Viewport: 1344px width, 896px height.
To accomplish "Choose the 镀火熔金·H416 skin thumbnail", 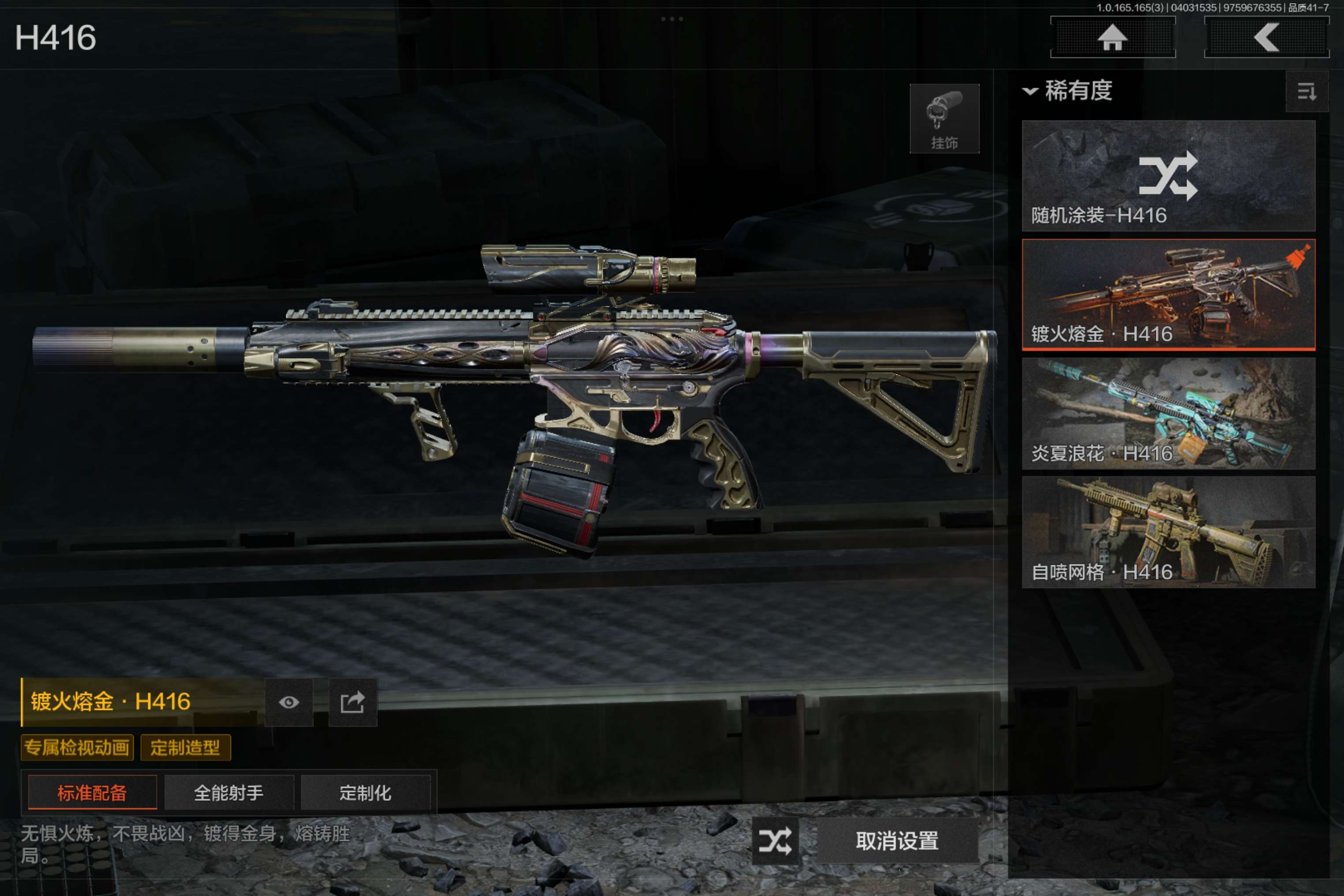I will coord(1168,294).
